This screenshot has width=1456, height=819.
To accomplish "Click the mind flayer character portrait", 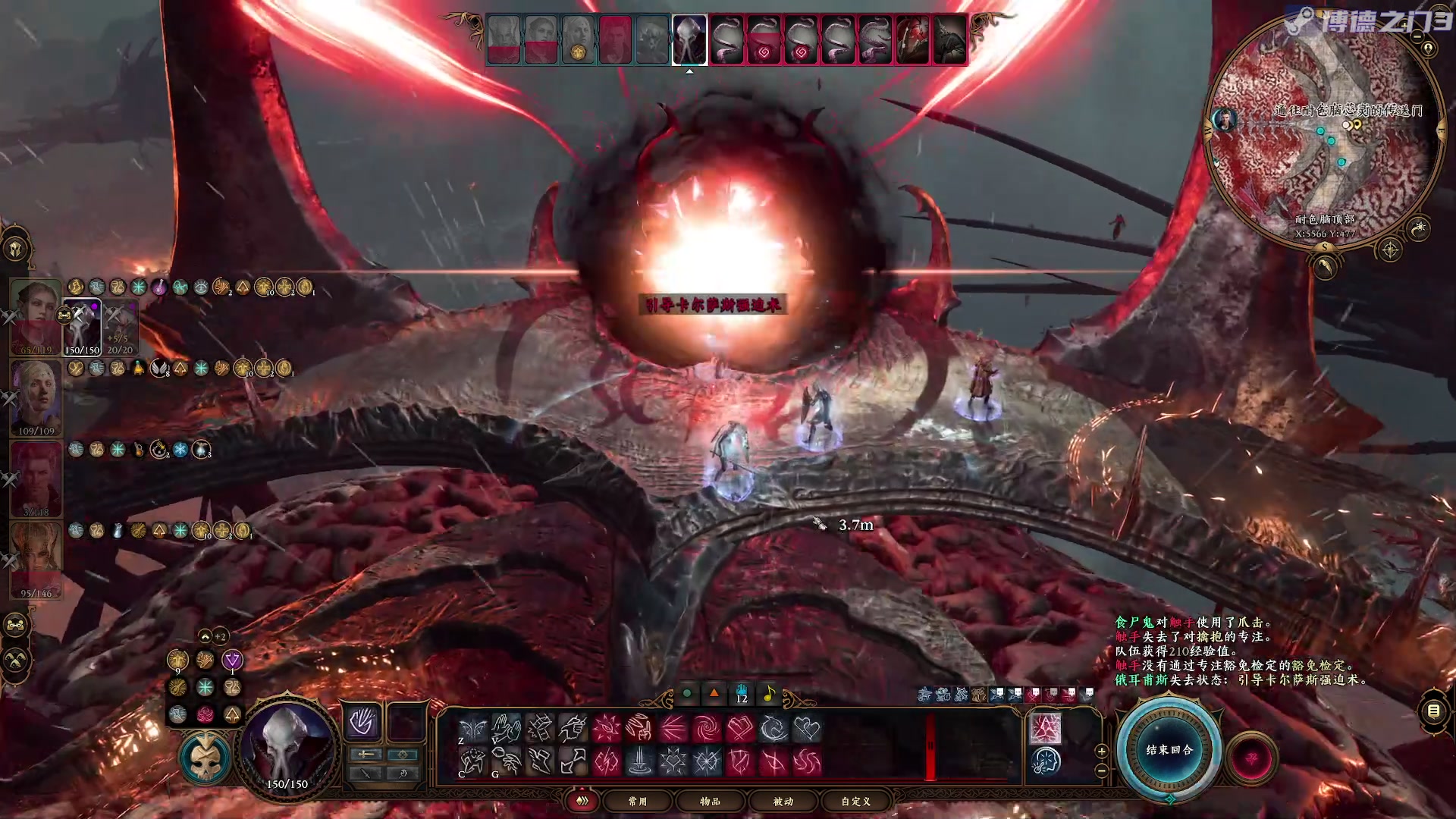I will 287,747.
